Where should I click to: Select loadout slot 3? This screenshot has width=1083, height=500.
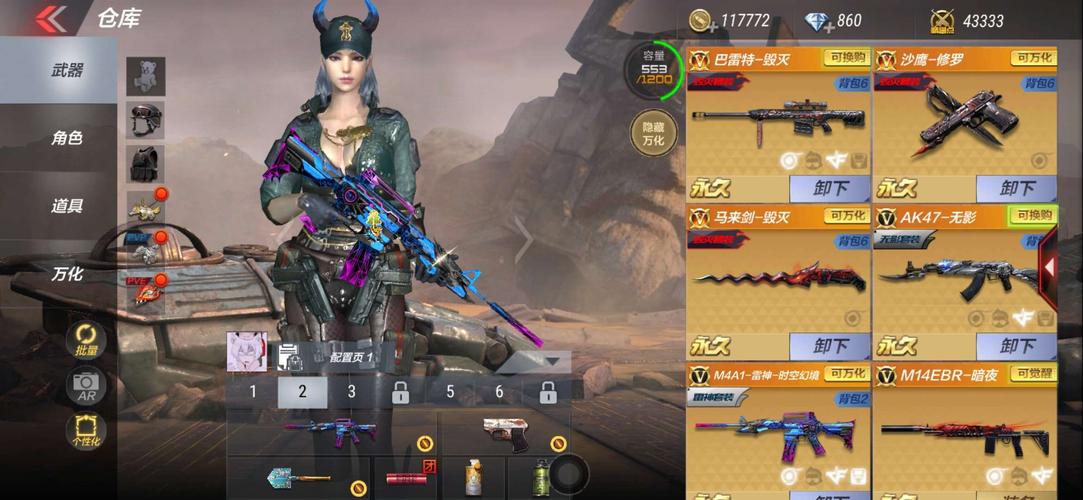(x=351, y=392)
